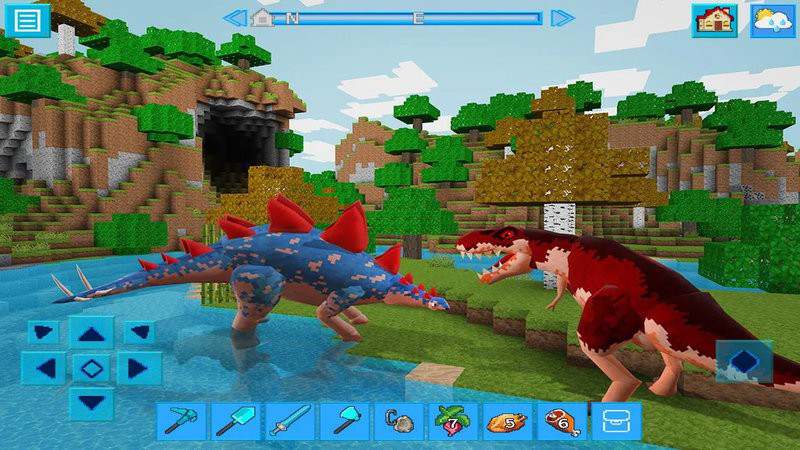Tap the forward-left diagonal arrow

[43, 331]
